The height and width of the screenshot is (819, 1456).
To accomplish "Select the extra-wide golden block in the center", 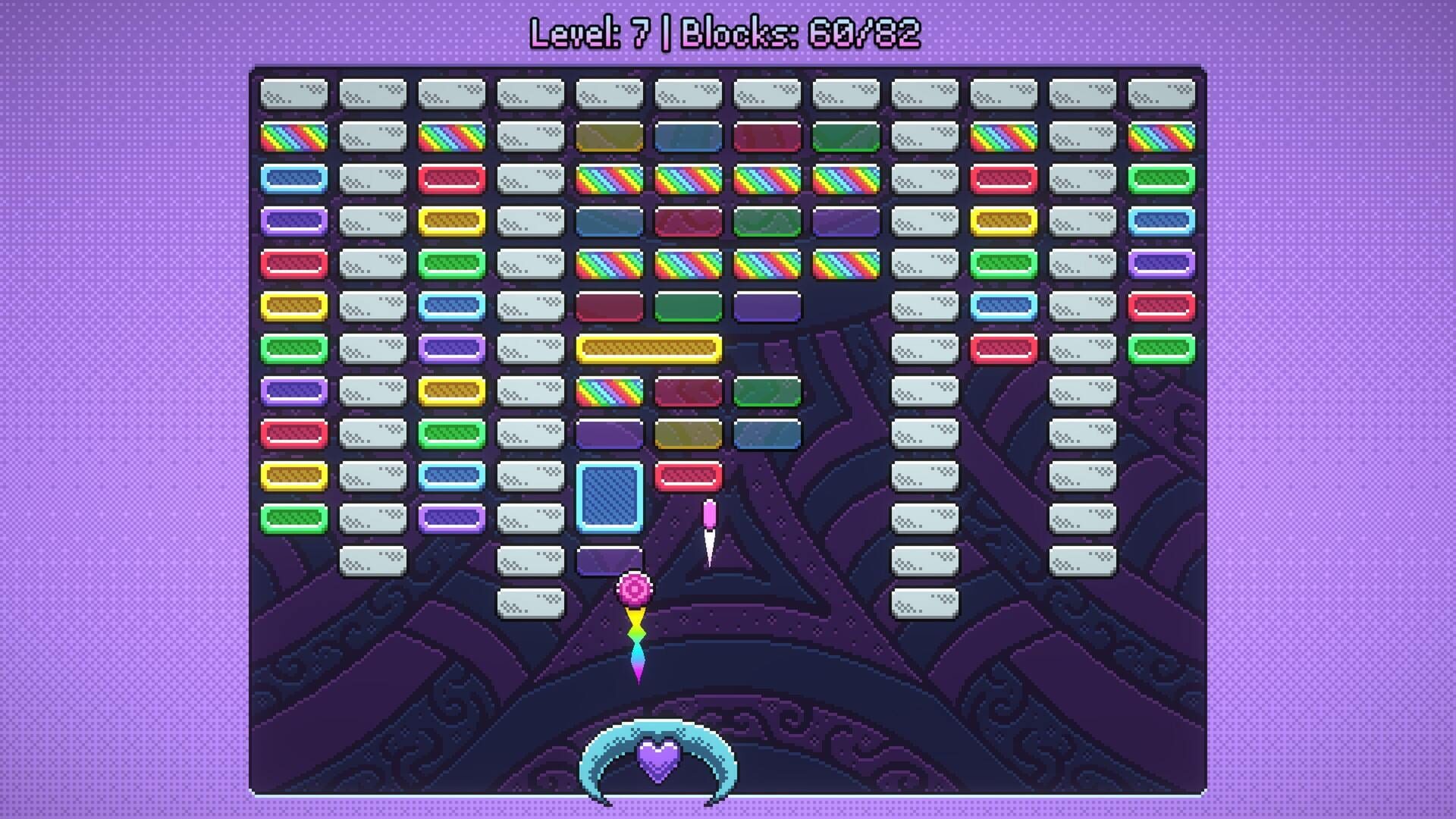I will (x=651, y=347).
